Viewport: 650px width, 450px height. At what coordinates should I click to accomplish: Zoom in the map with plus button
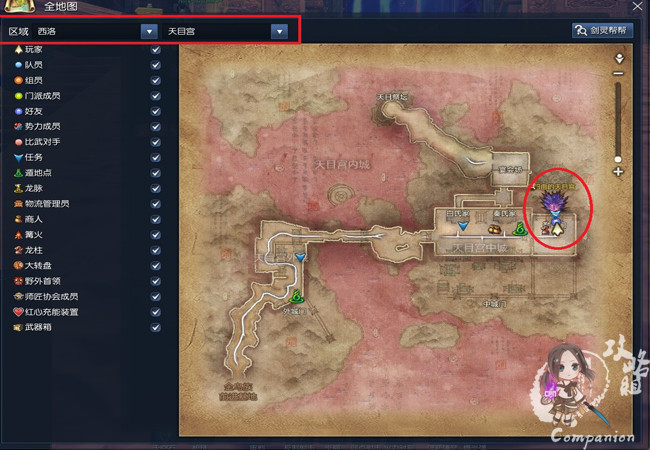[x=618, y=172]
